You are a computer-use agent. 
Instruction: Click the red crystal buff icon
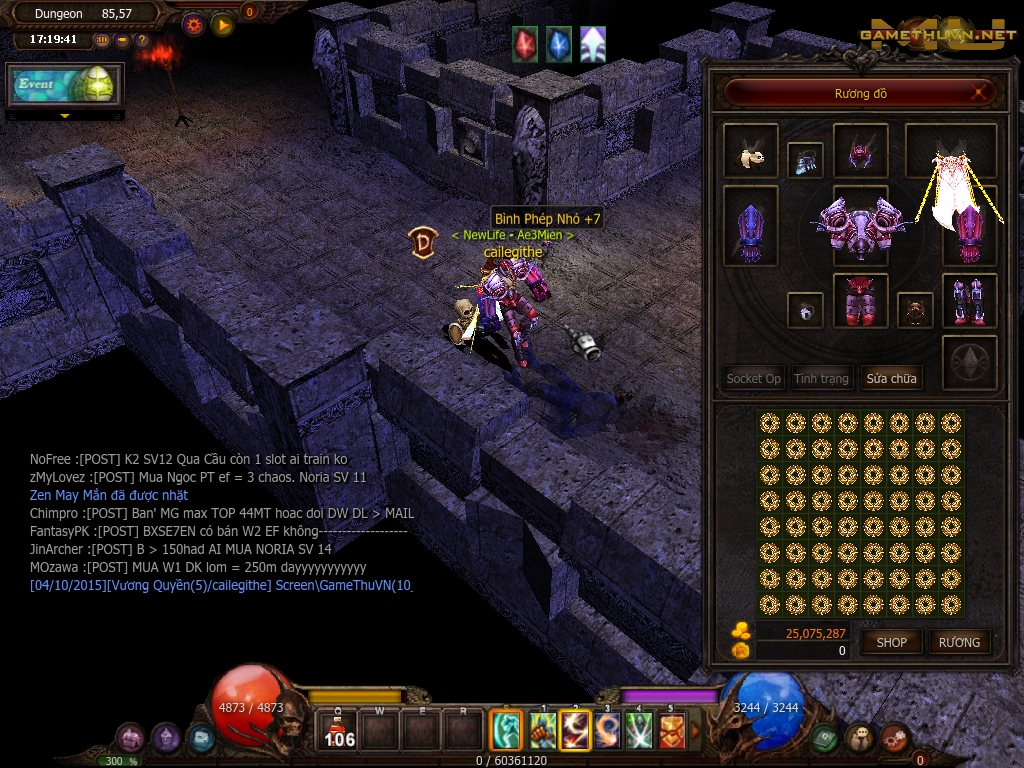click(525, 44)
